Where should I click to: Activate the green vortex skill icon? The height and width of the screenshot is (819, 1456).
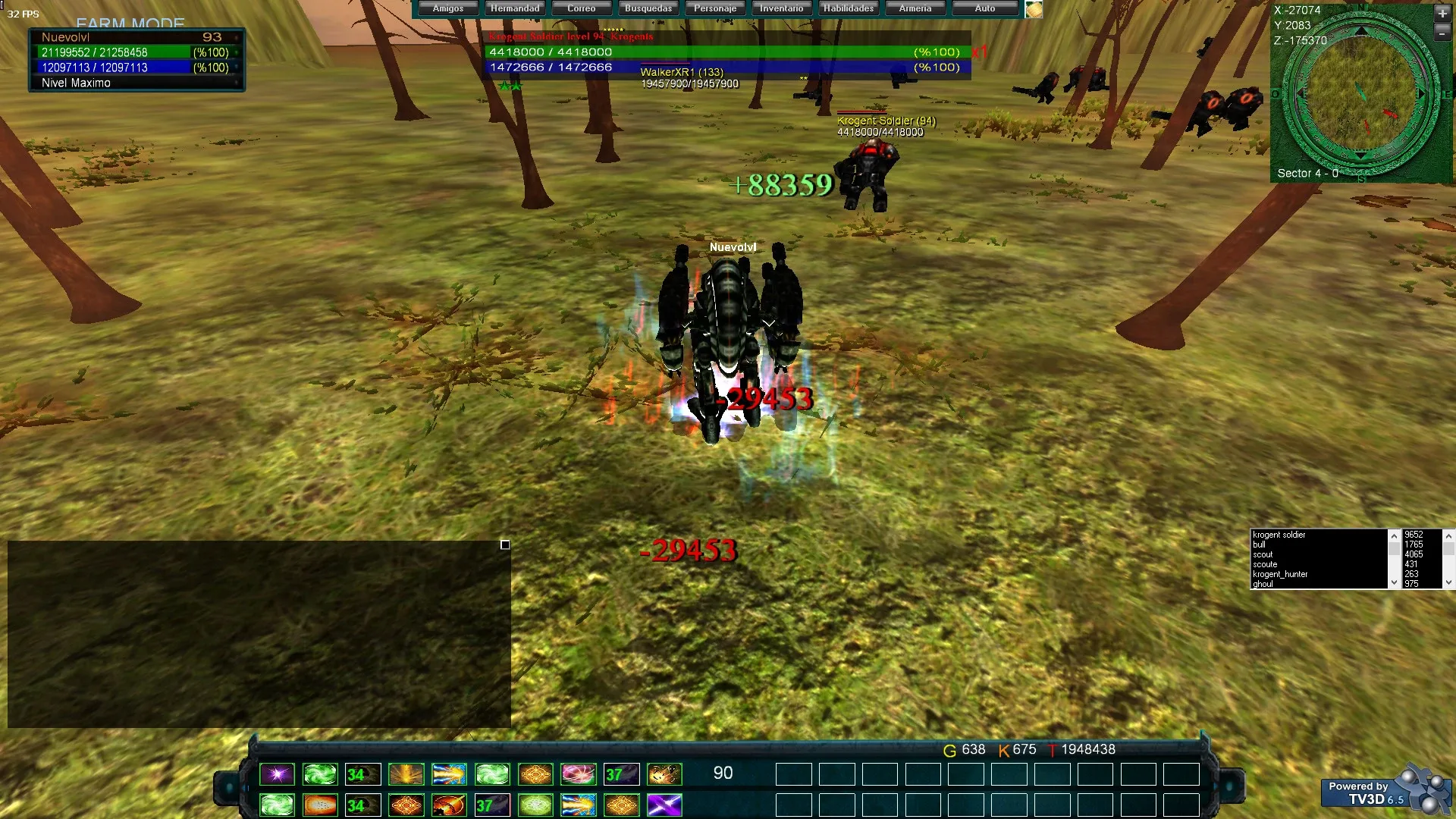click(x=320, y=773)
